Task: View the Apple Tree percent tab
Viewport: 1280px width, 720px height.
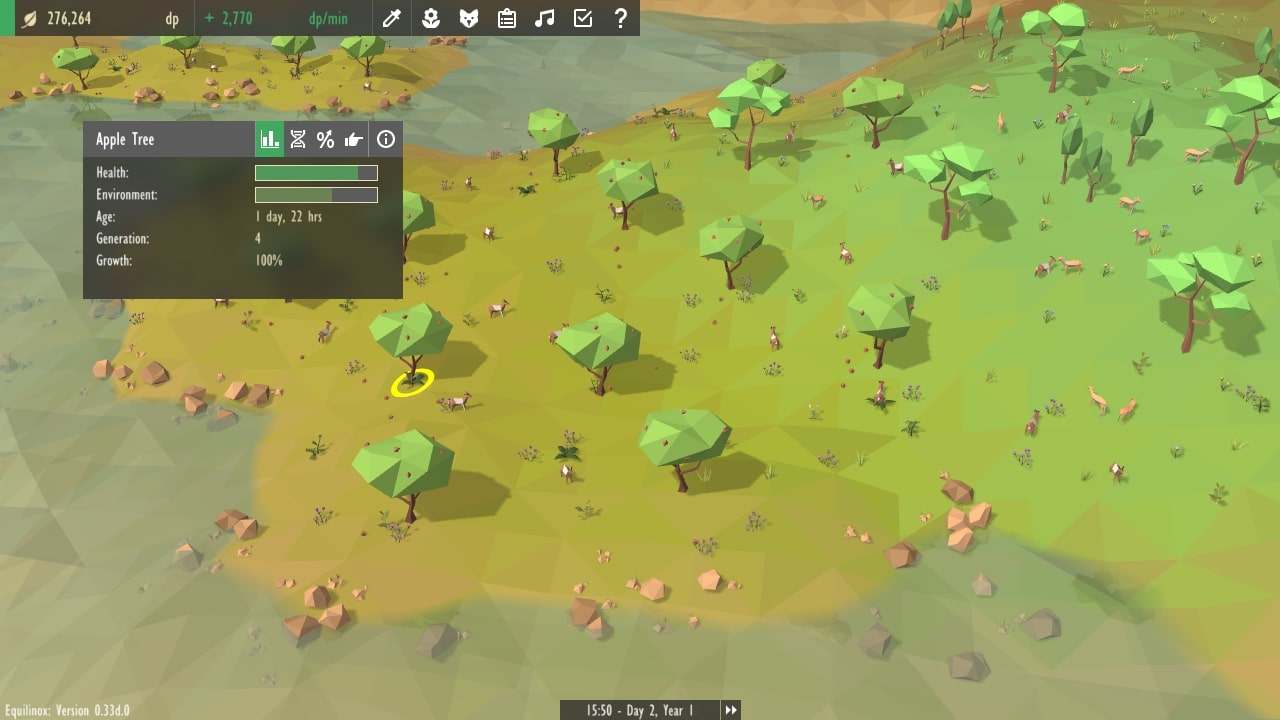Action: [x=325, y=139]
